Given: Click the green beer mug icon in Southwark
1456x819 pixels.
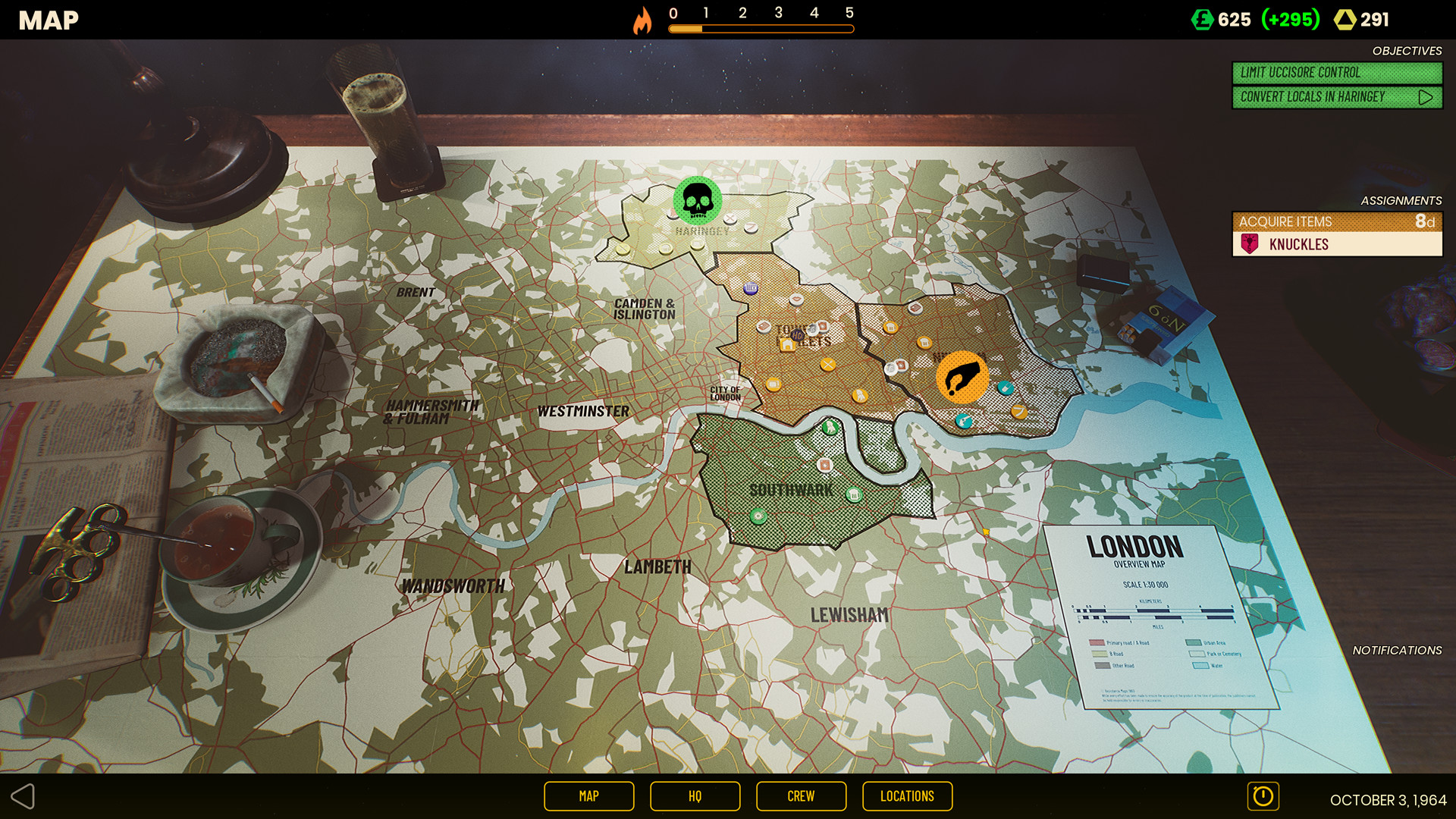Looking at the screenshot, I should pyautogui.click(x=854, y=495).
